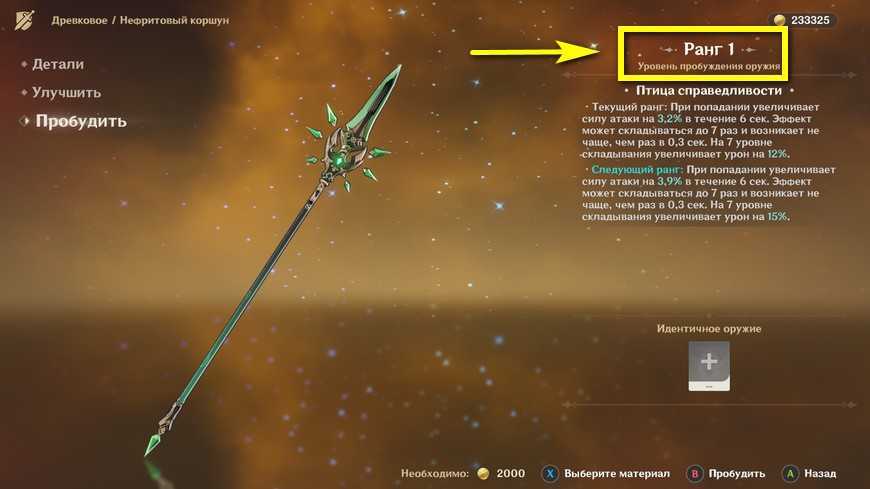
Task: Add identical weapon in the plus slot
Action: 708,364
